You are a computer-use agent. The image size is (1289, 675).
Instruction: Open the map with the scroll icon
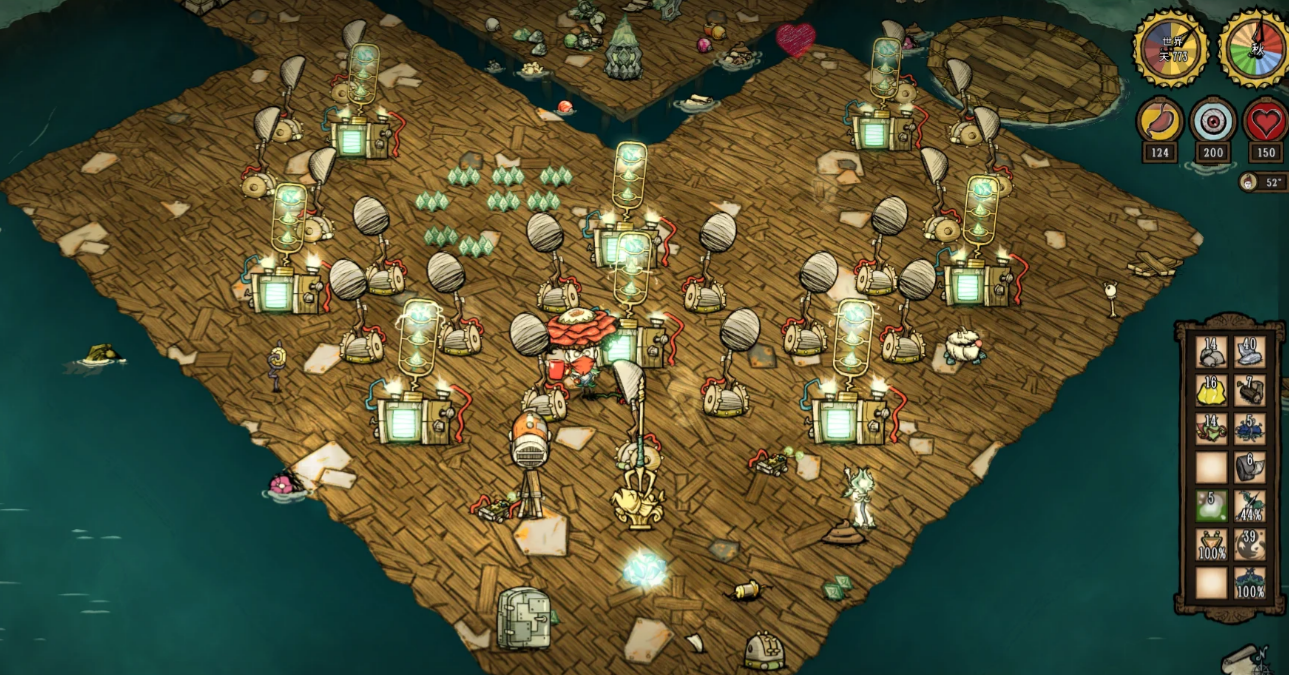pos(1250,657)
